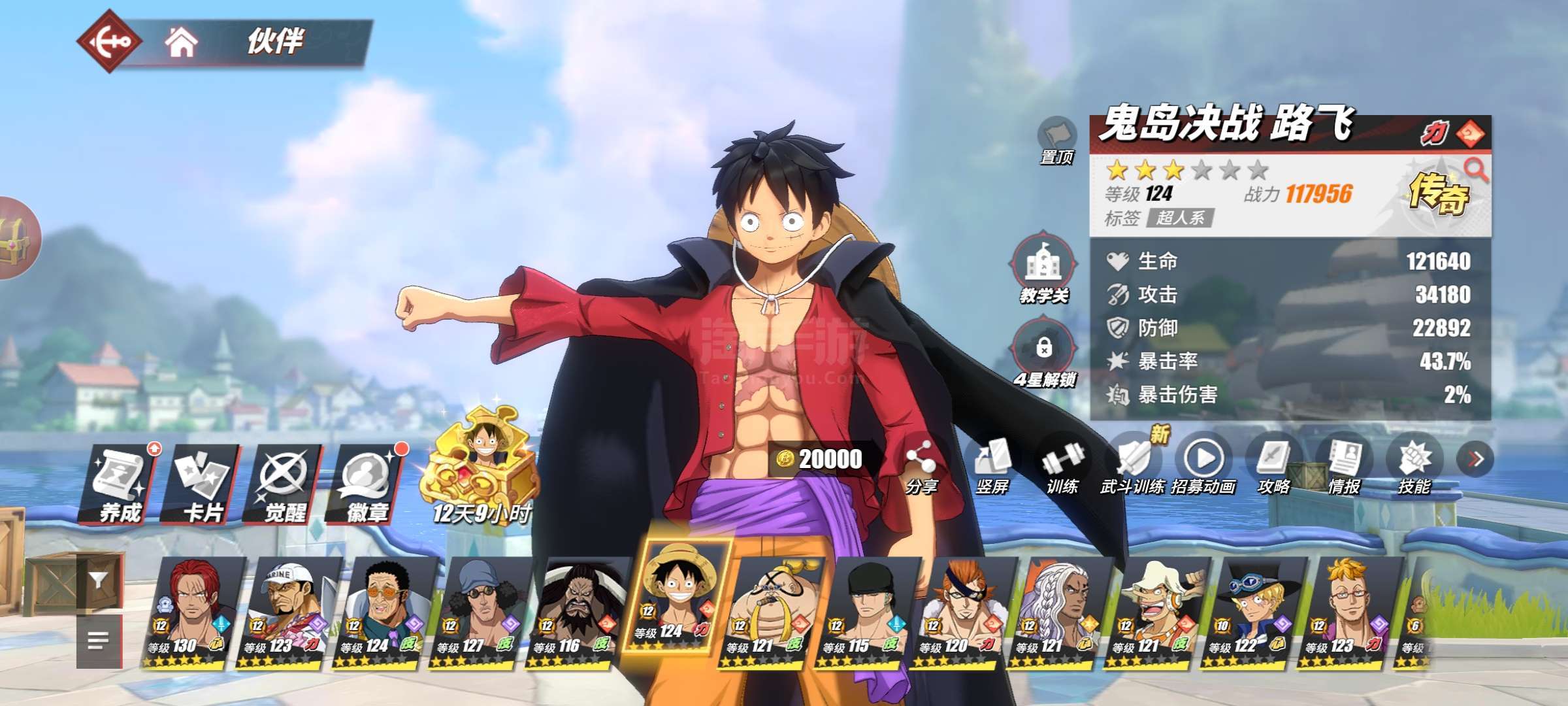The width and height of the screenshot is (1568, 706).
Task: Open the 攻略 strategy guide
Action: point(1274,465)
